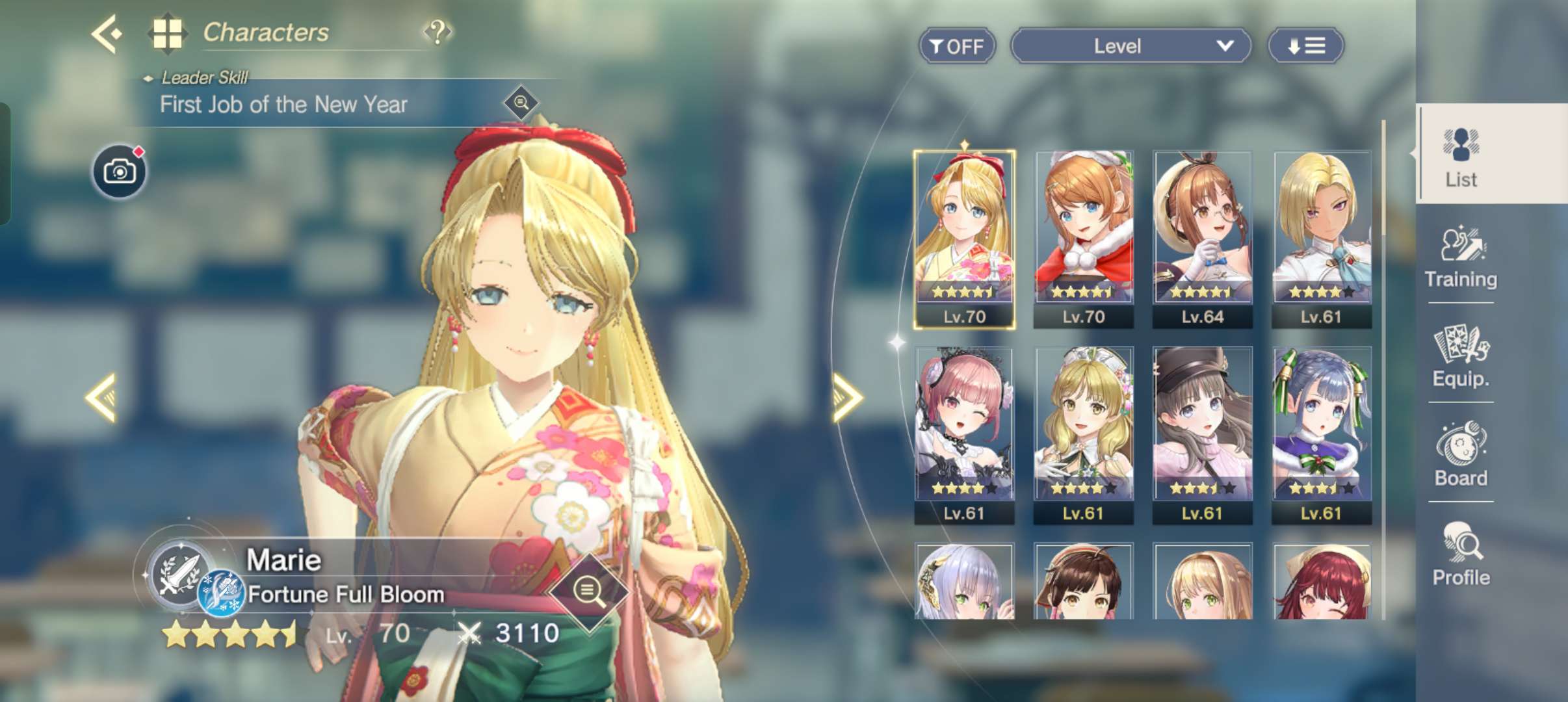Open the Equip. tab
The width and height of the screenshot is (1568, 702).
[1461, 356]
